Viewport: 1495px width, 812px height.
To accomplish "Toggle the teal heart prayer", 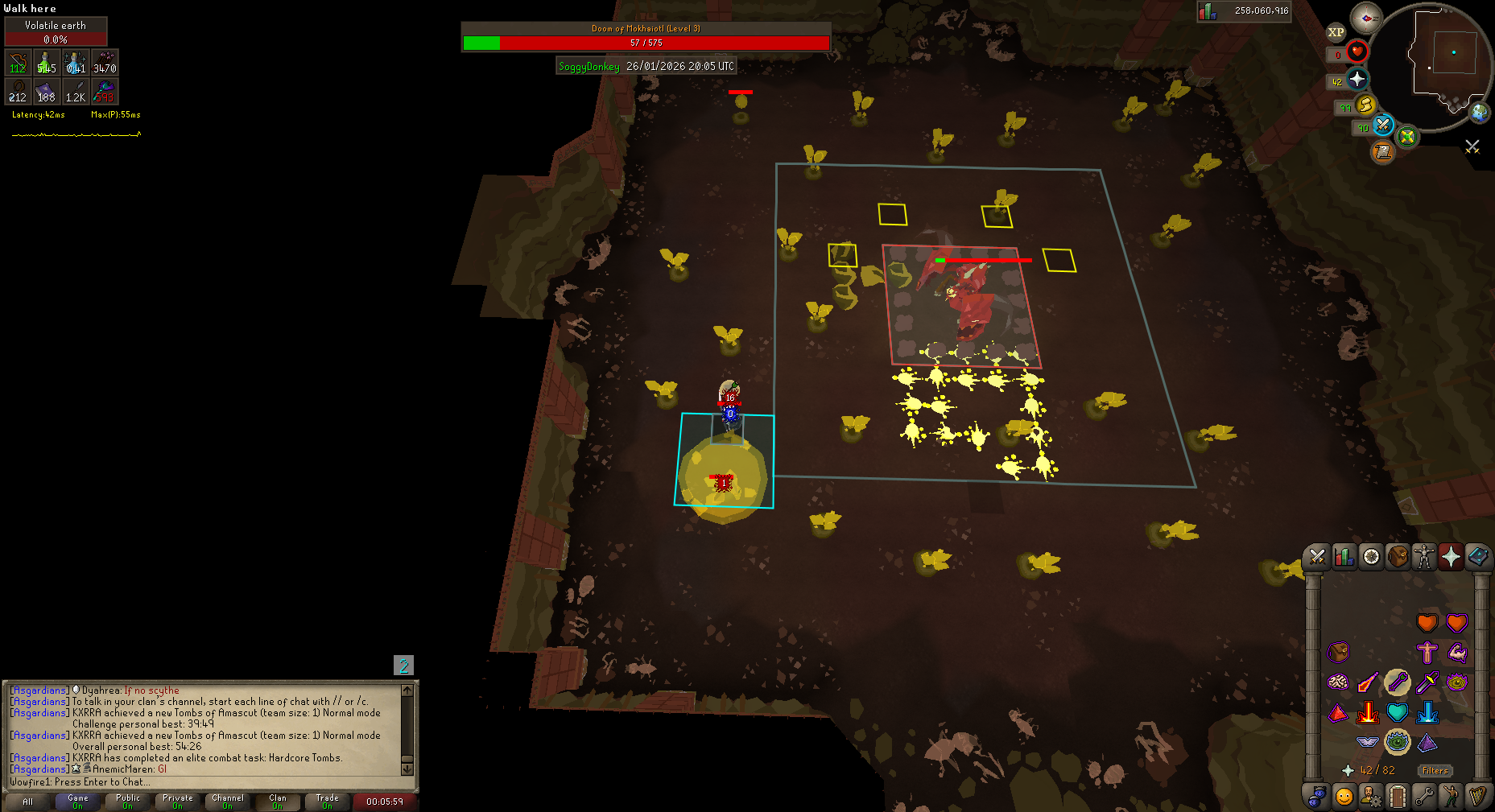I will pyautogui.click(x=1398, y=712).
